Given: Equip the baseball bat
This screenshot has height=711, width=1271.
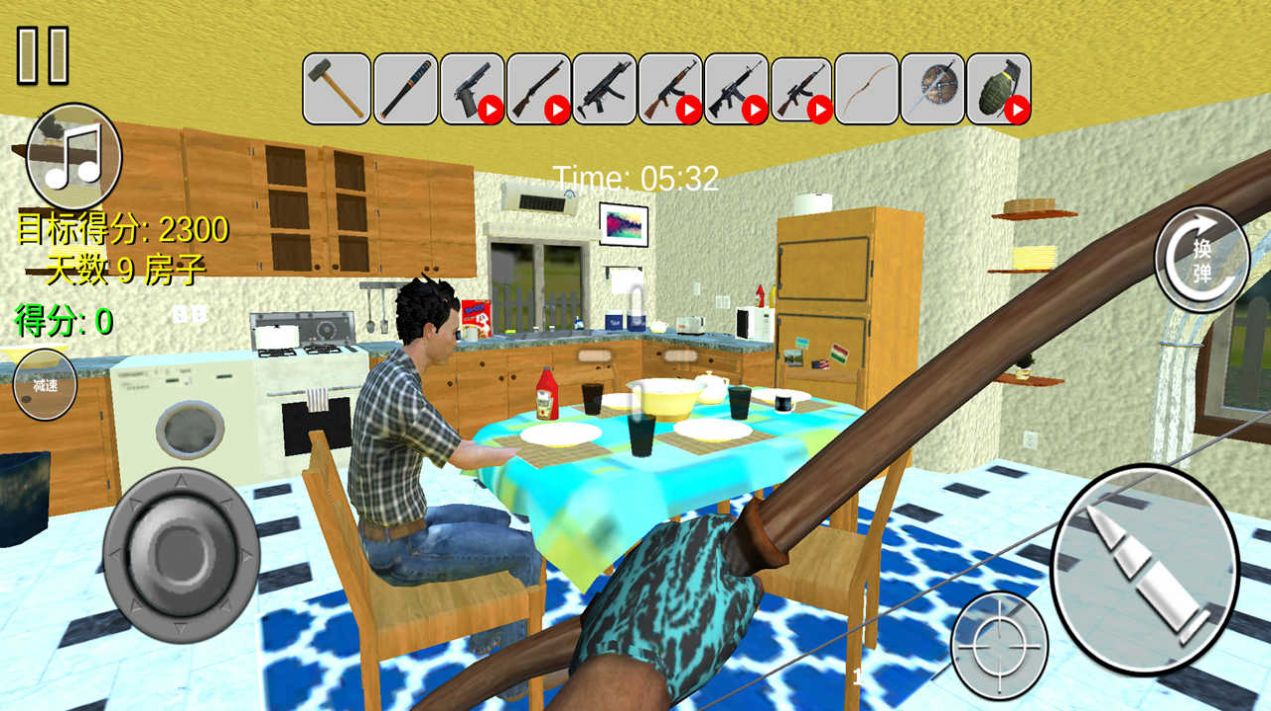Looking at the screenshot, I should (x=405, y=89).
